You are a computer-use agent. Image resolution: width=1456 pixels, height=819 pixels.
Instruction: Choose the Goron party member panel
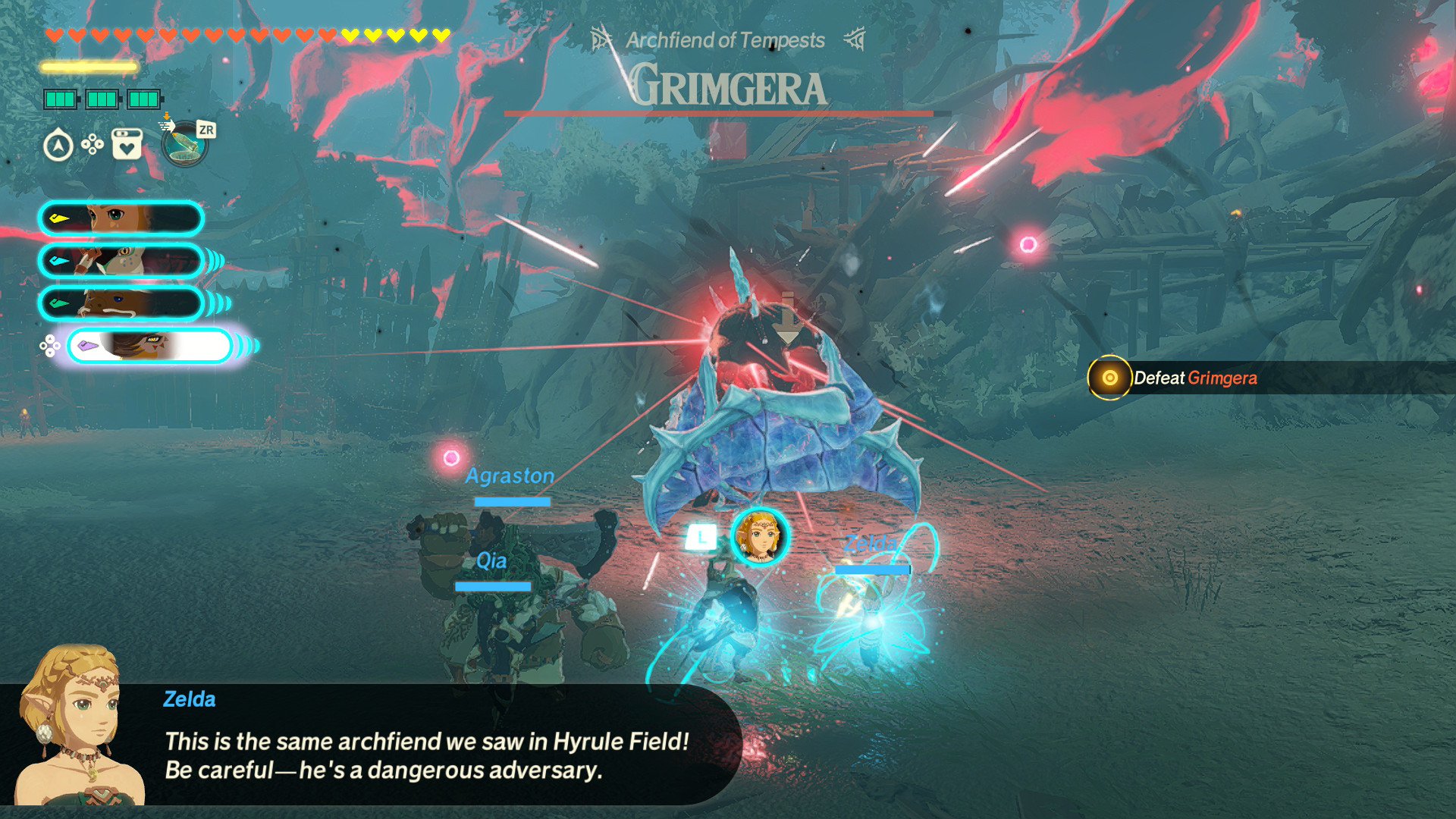pos(121,303)
